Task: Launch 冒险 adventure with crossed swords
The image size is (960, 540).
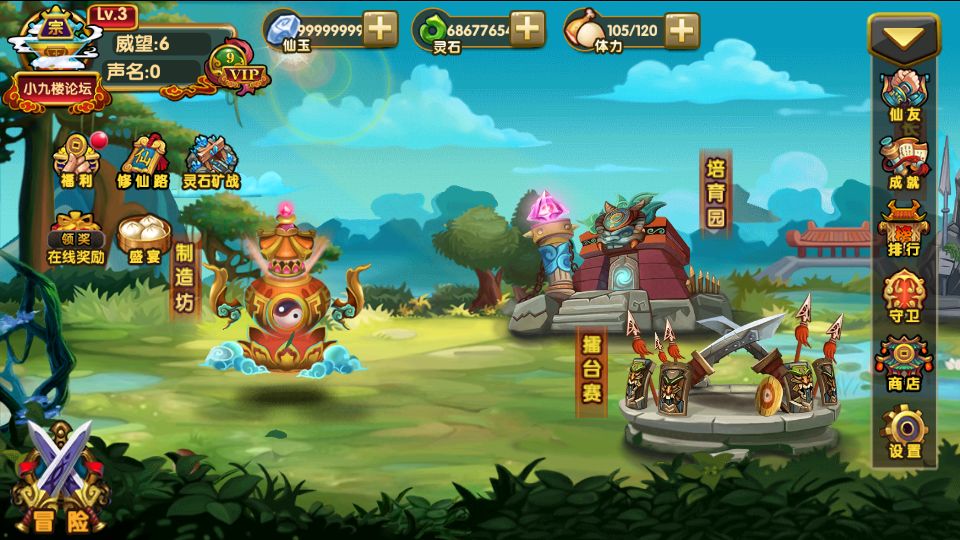Action: click(60, 477)
